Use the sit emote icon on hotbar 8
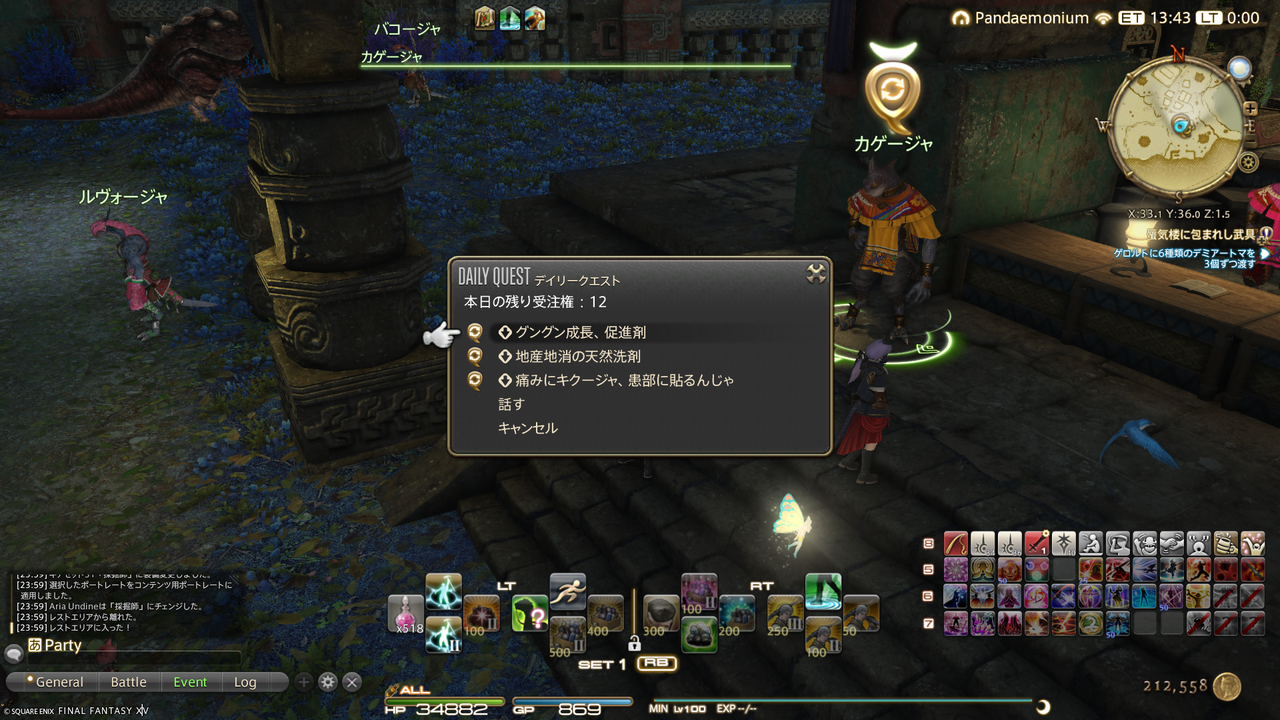Screen dimensions: 1280x720 (x=1089, y=544)
